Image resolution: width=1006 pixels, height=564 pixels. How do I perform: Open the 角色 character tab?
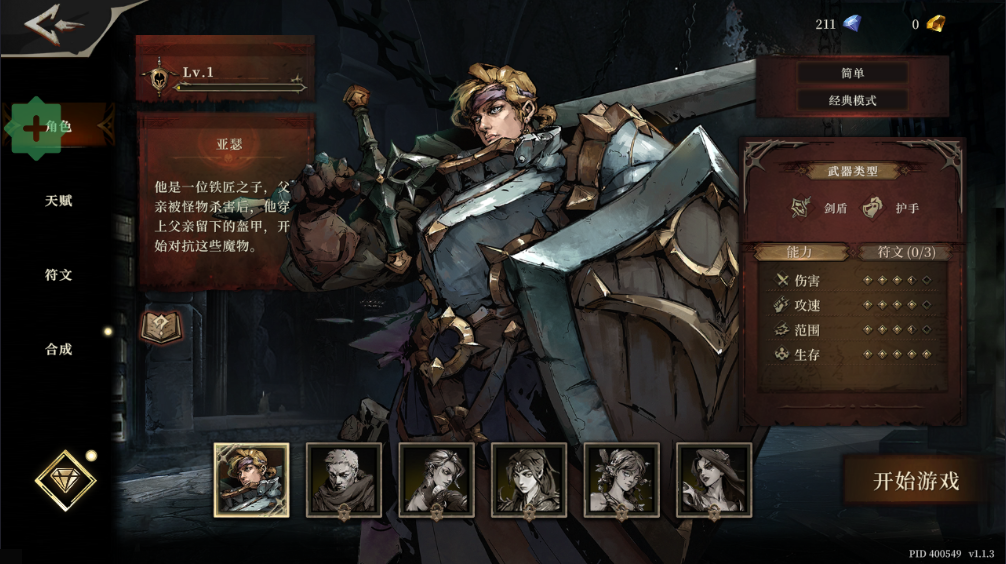(x=58, y=127)
